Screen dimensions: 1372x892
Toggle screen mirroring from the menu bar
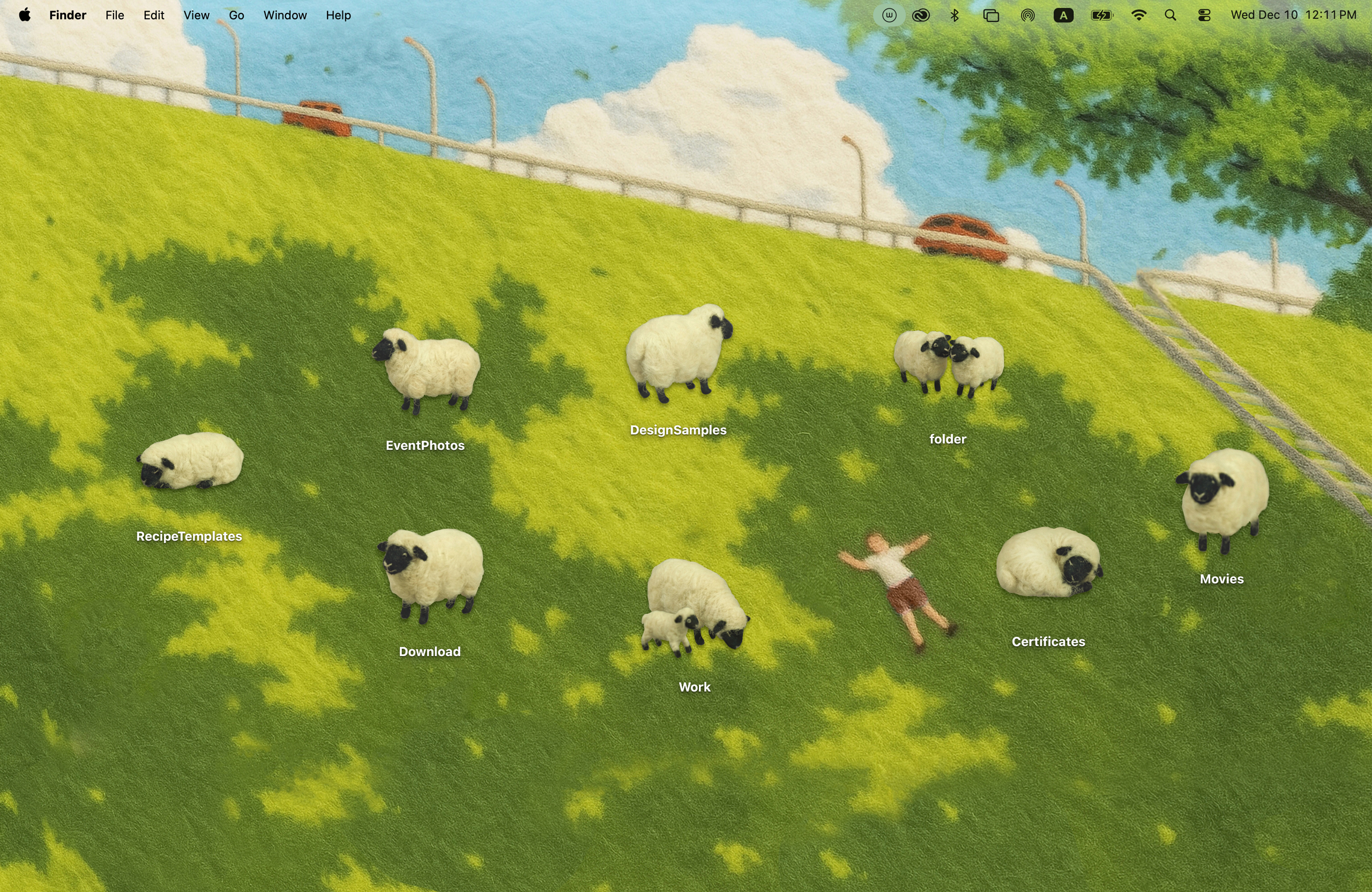click(991, 15)
